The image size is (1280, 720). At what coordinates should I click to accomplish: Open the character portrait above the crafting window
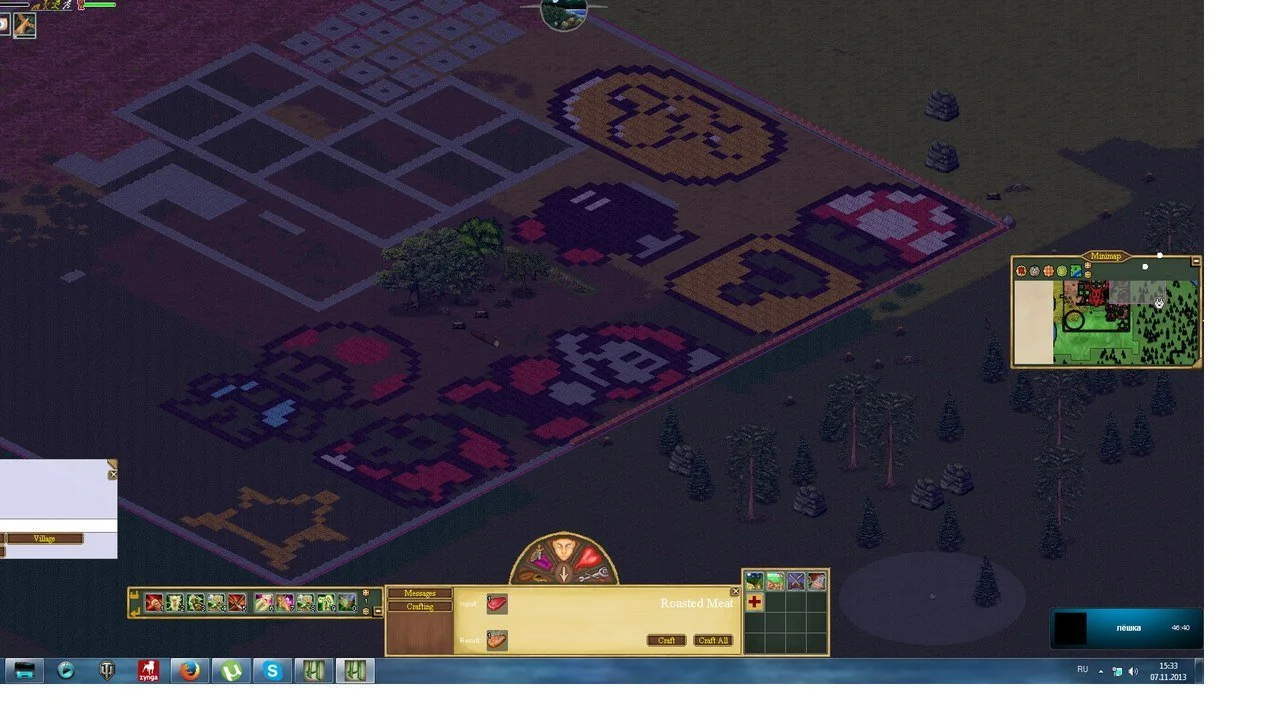[563, 550]
